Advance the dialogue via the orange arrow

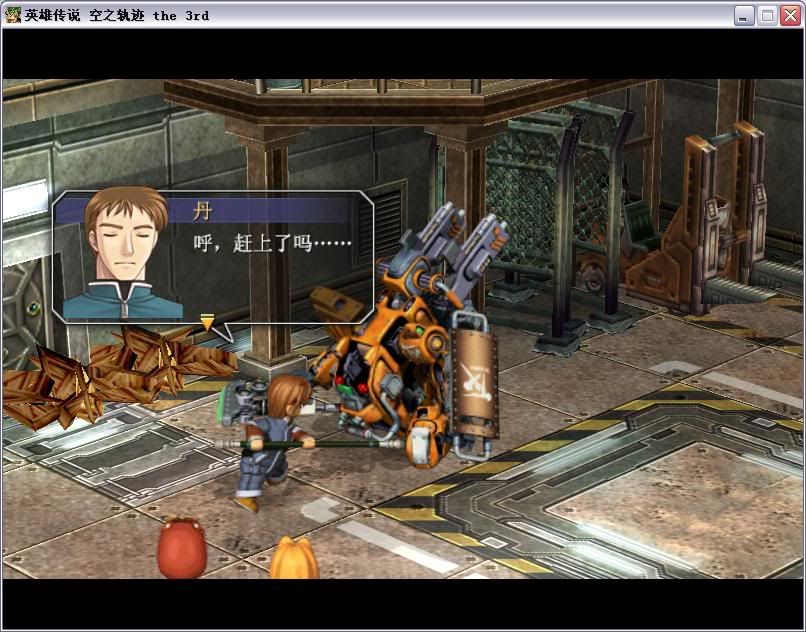click(x=207, y=322)
